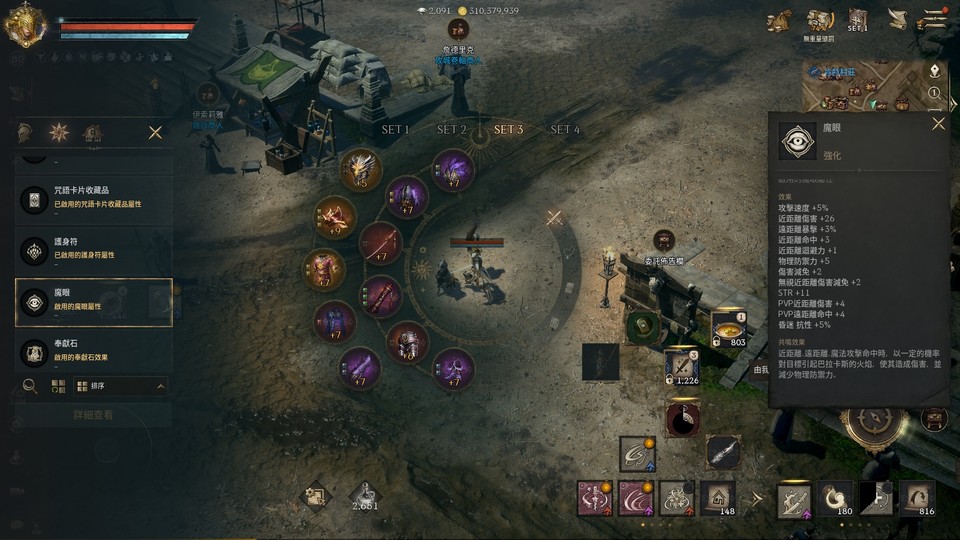Select the red bow +7 equipment slot

tap(380, 242)
